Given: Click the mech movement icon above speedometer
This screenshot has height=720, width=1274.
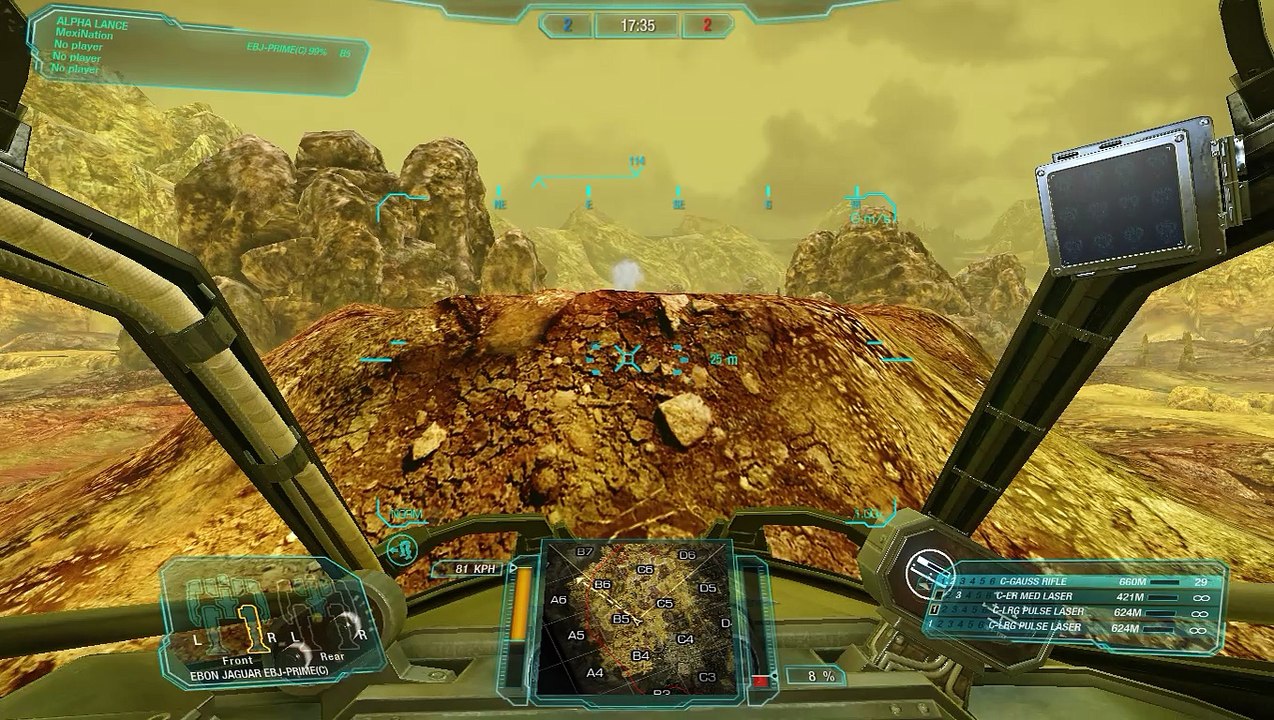Looking at the screenshot, I should [x=402, y=550].
